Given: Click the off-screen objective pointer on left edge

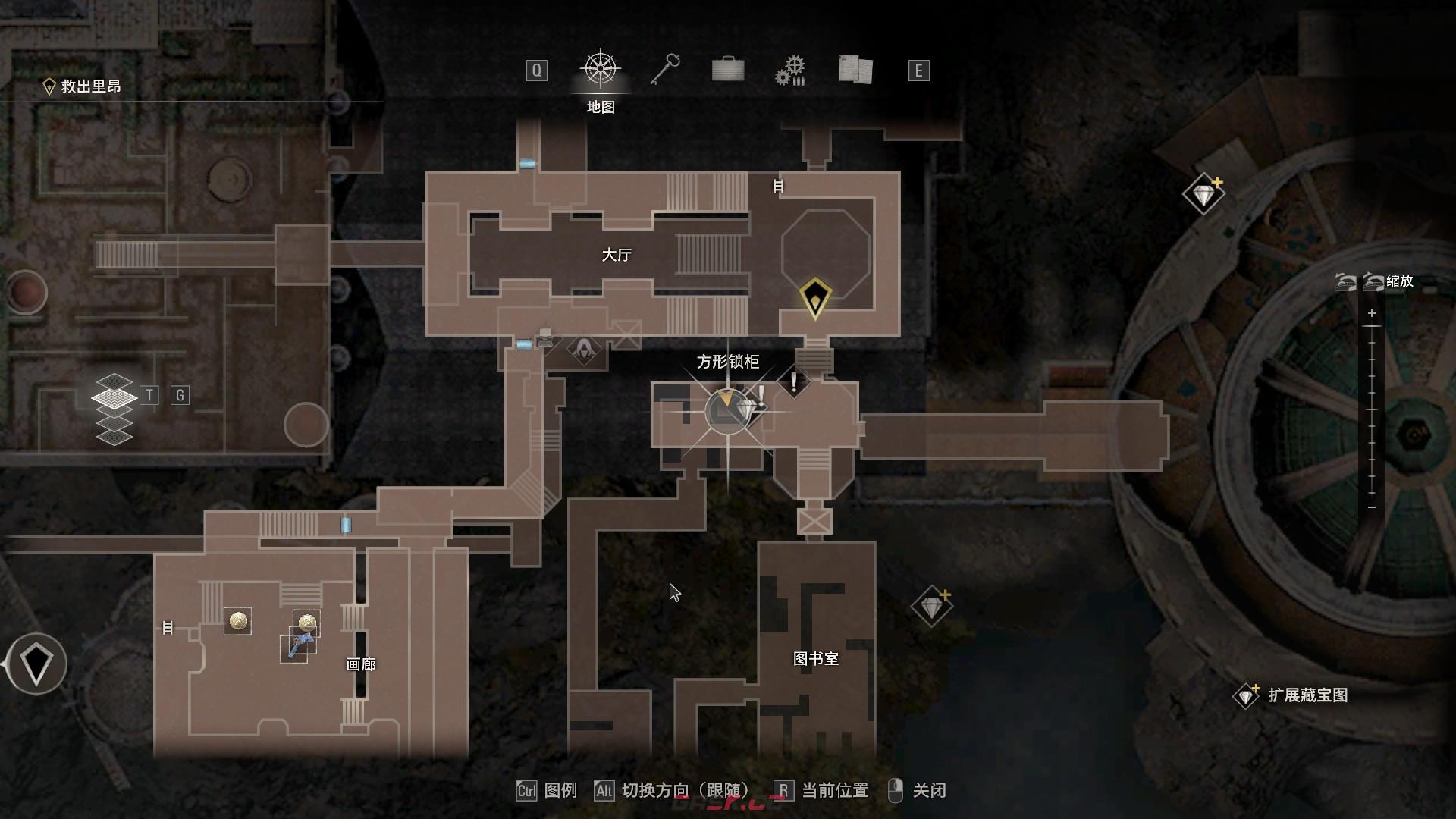Looking at the screenshot, I should tap(36, 664).
